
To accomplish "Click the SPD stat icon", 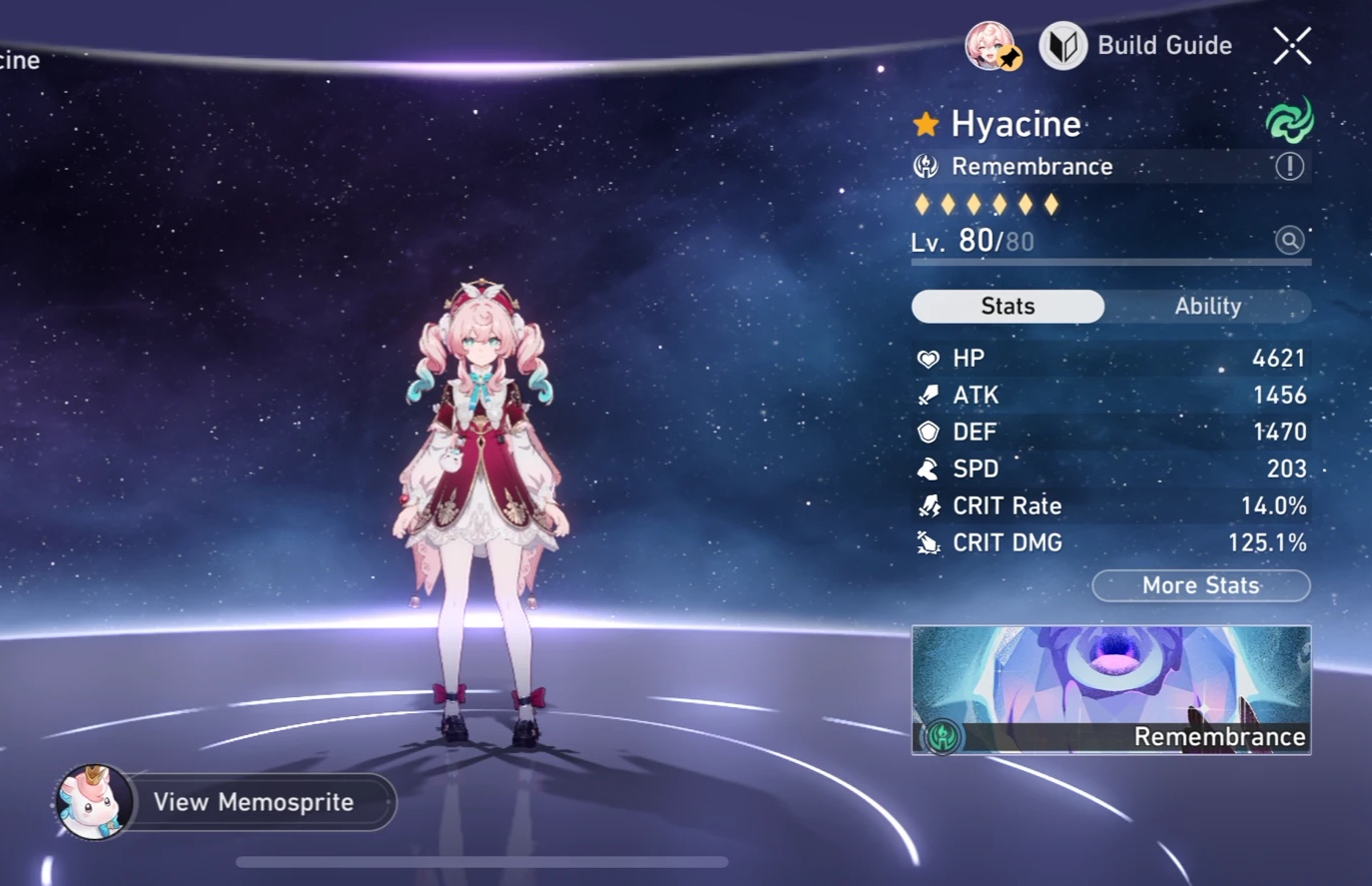I will [x=928, y=468].
